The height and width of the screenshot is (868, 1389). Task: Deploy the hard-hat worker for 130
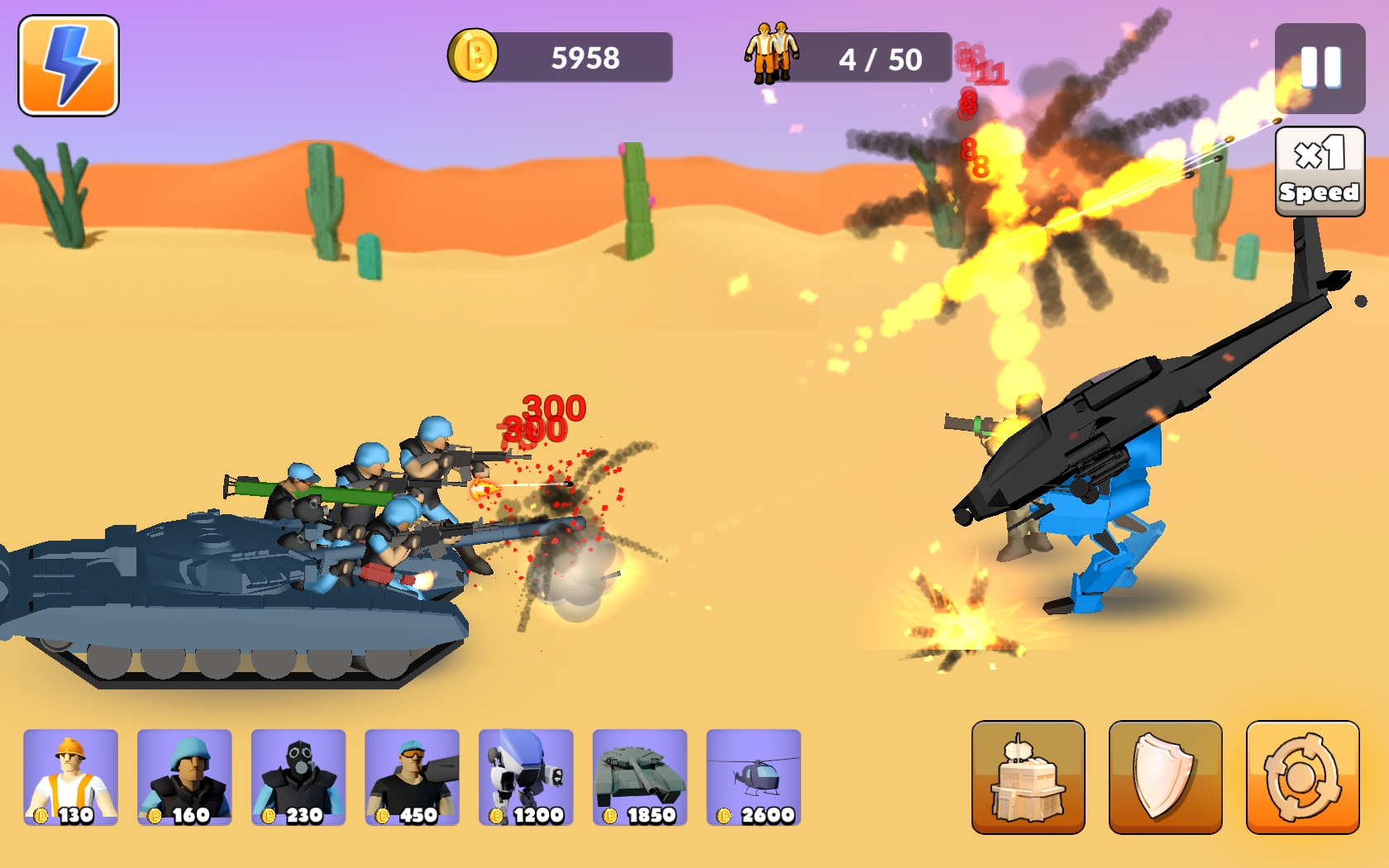(71, 777)
